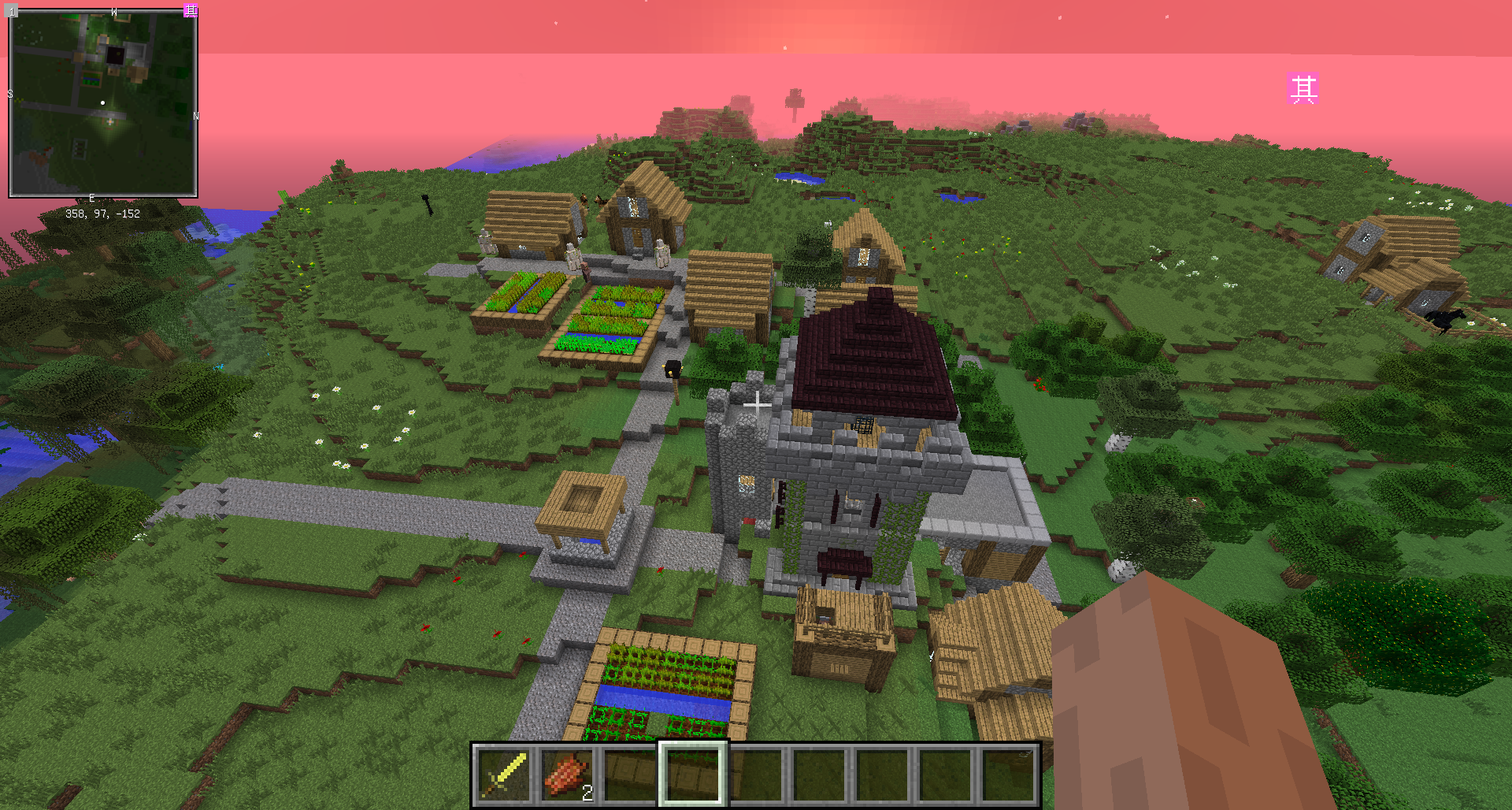
Task: Choose the raw meat stack of 2
Action: click(x=567, y=775)
